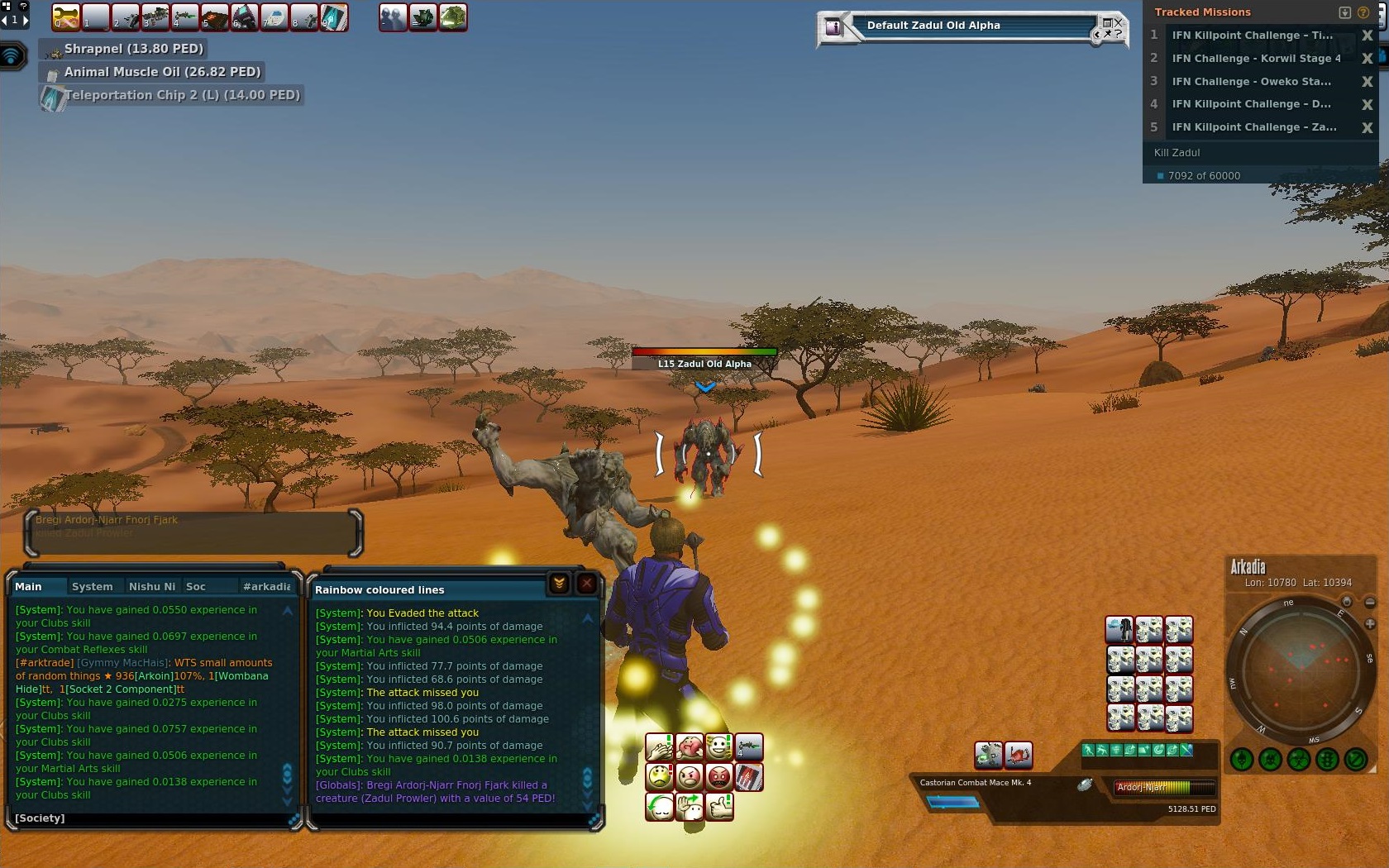
Task: Open the System chat tab
Action: [92, 586]
